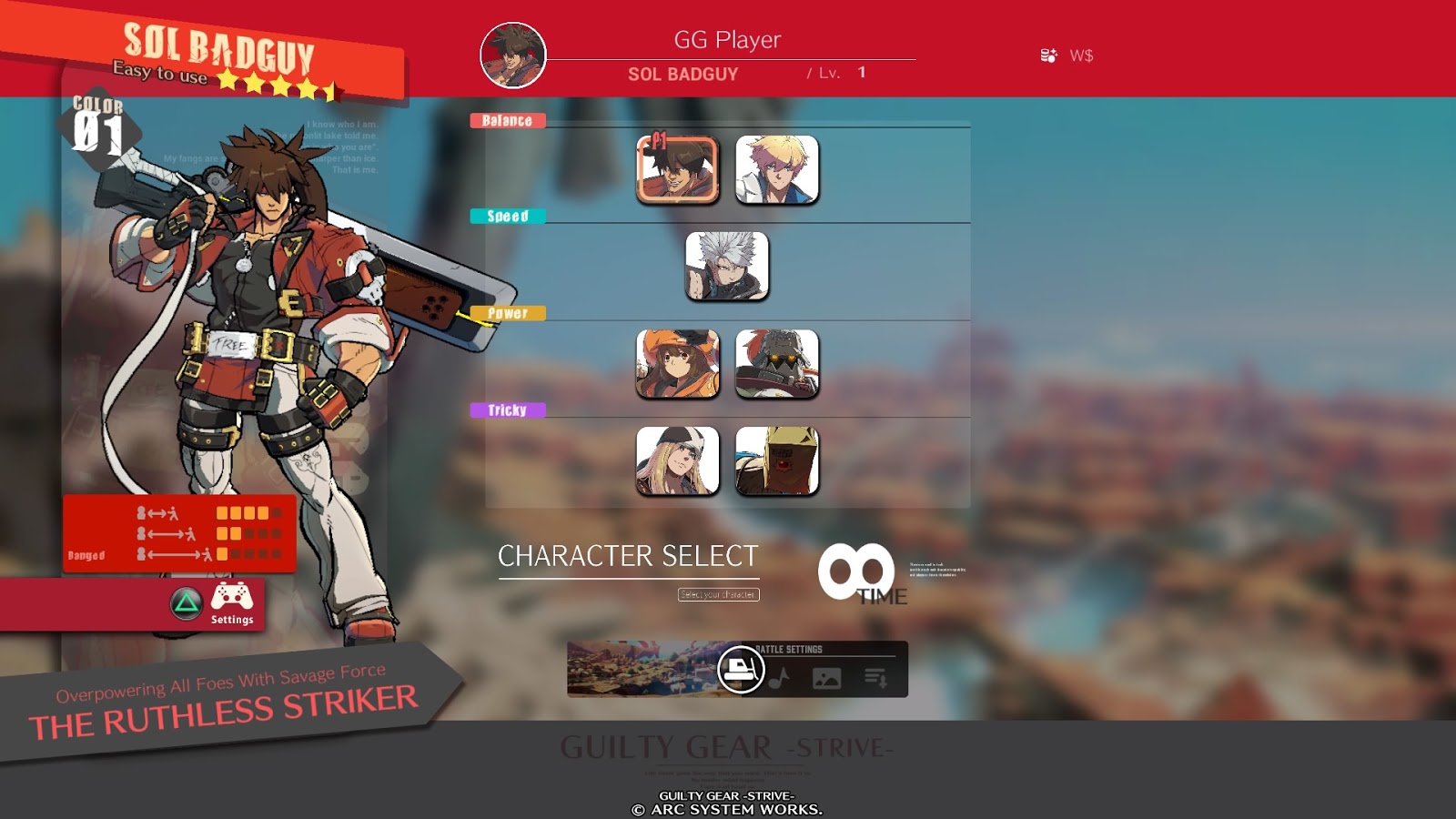Select the Power category label

click(506, 313)
